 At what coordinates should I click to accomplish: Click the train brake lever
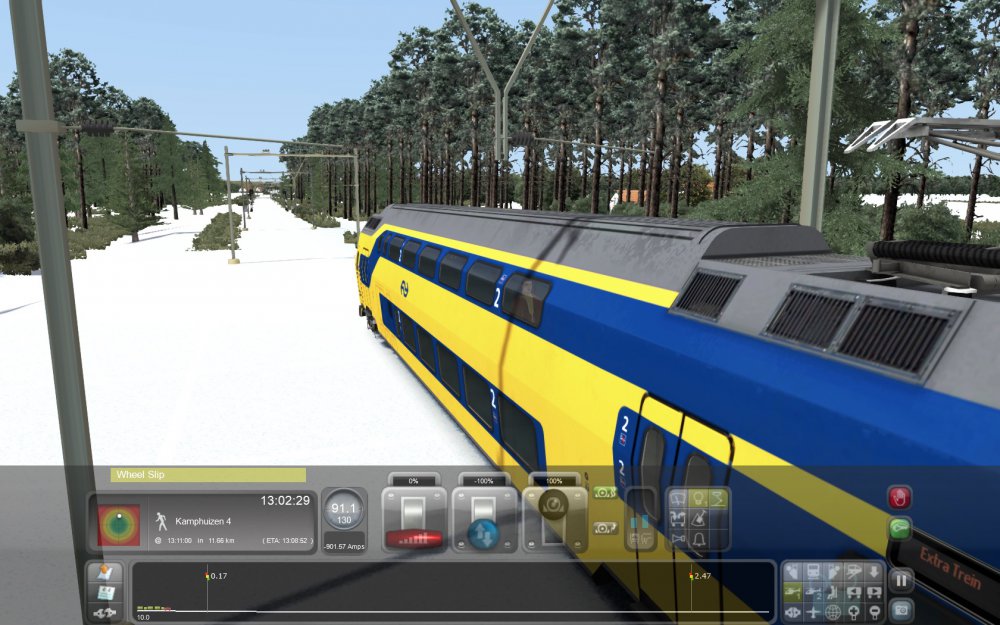pos(552,518)
